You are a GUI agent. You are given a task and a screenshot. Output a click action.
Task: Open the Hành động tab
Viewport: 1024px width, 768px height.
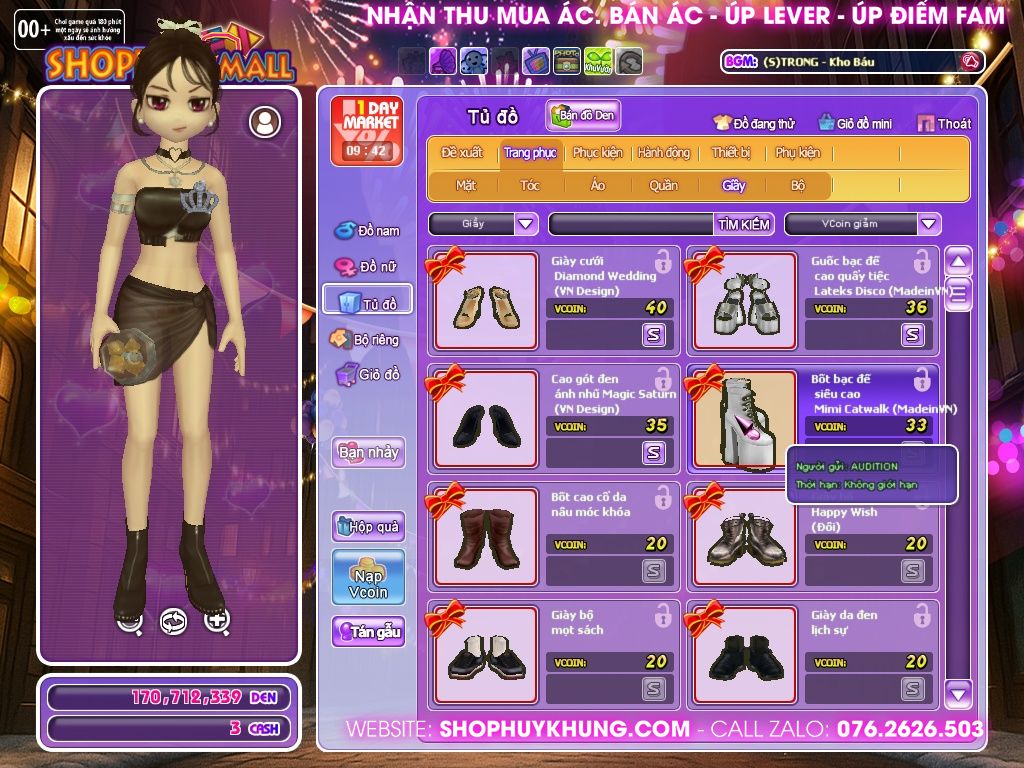pos(663,153)
